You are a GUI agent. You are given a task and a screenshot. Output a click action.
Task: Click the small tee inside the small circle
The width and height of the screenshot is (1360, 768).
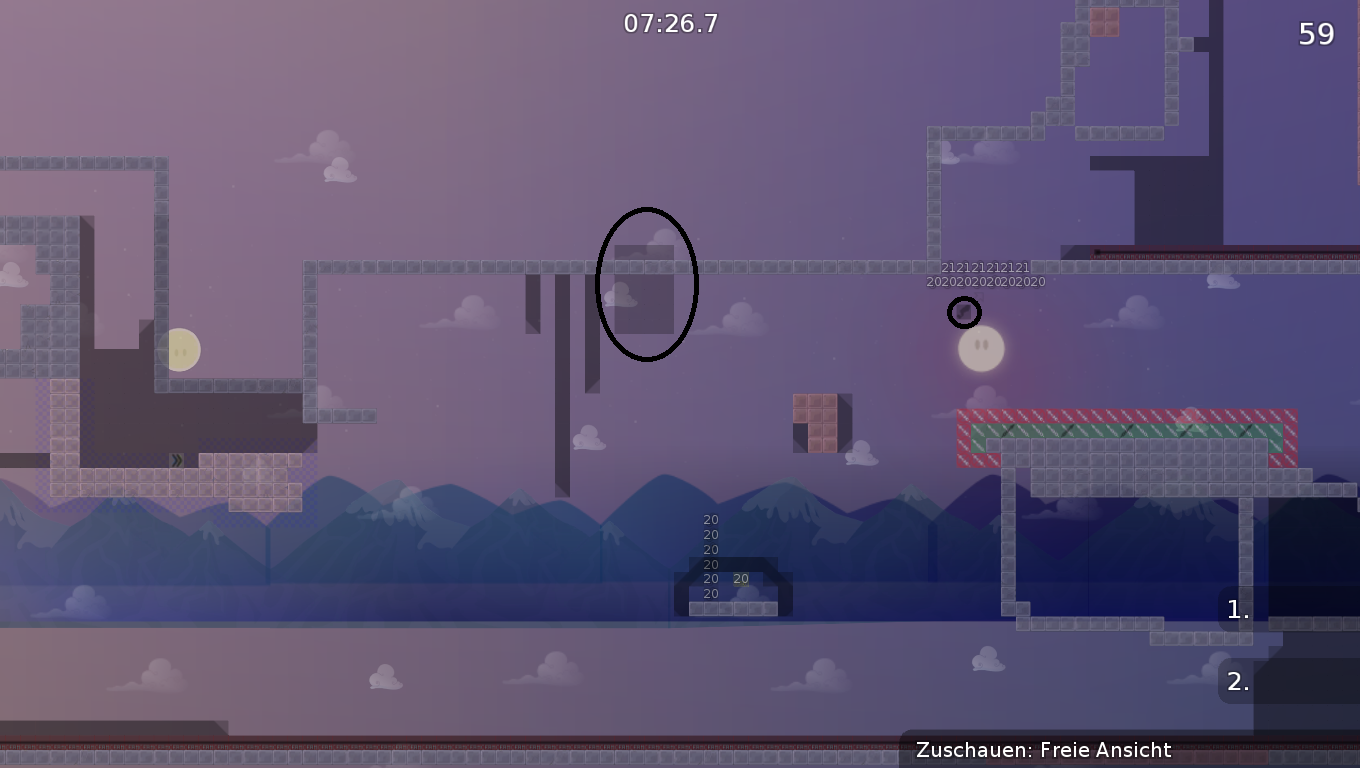(964, 313)
